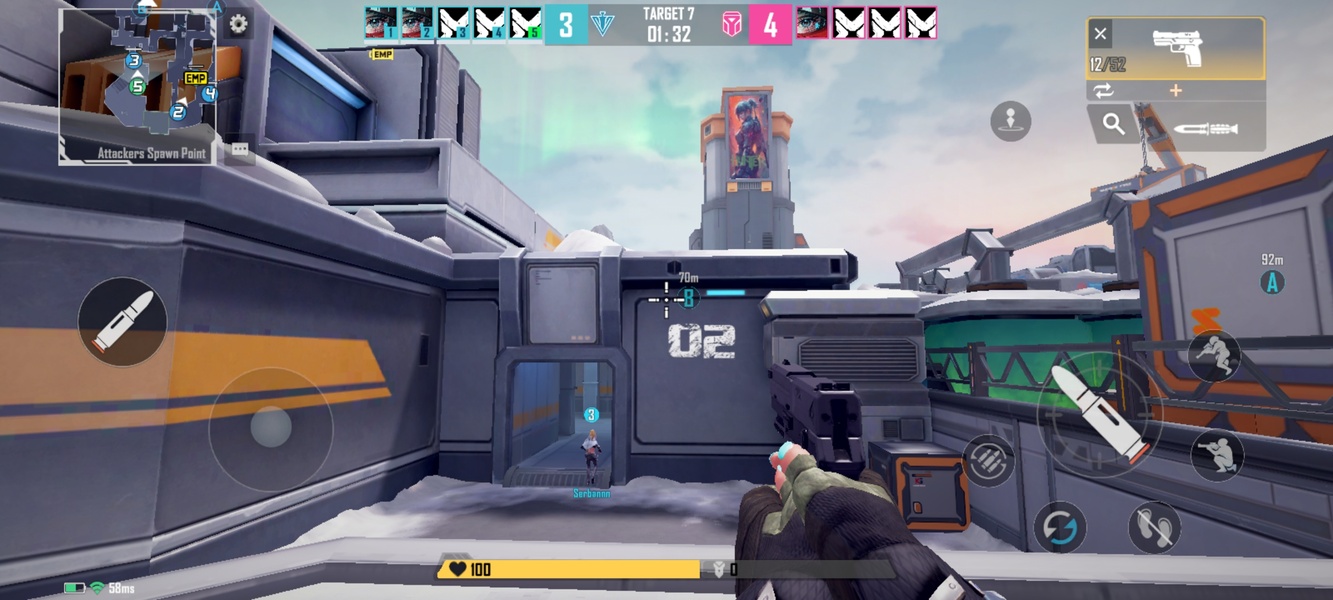Viewport: 1333px width, 600px height.
Task: Place a location ping marker
Action: pos(1010,121)
